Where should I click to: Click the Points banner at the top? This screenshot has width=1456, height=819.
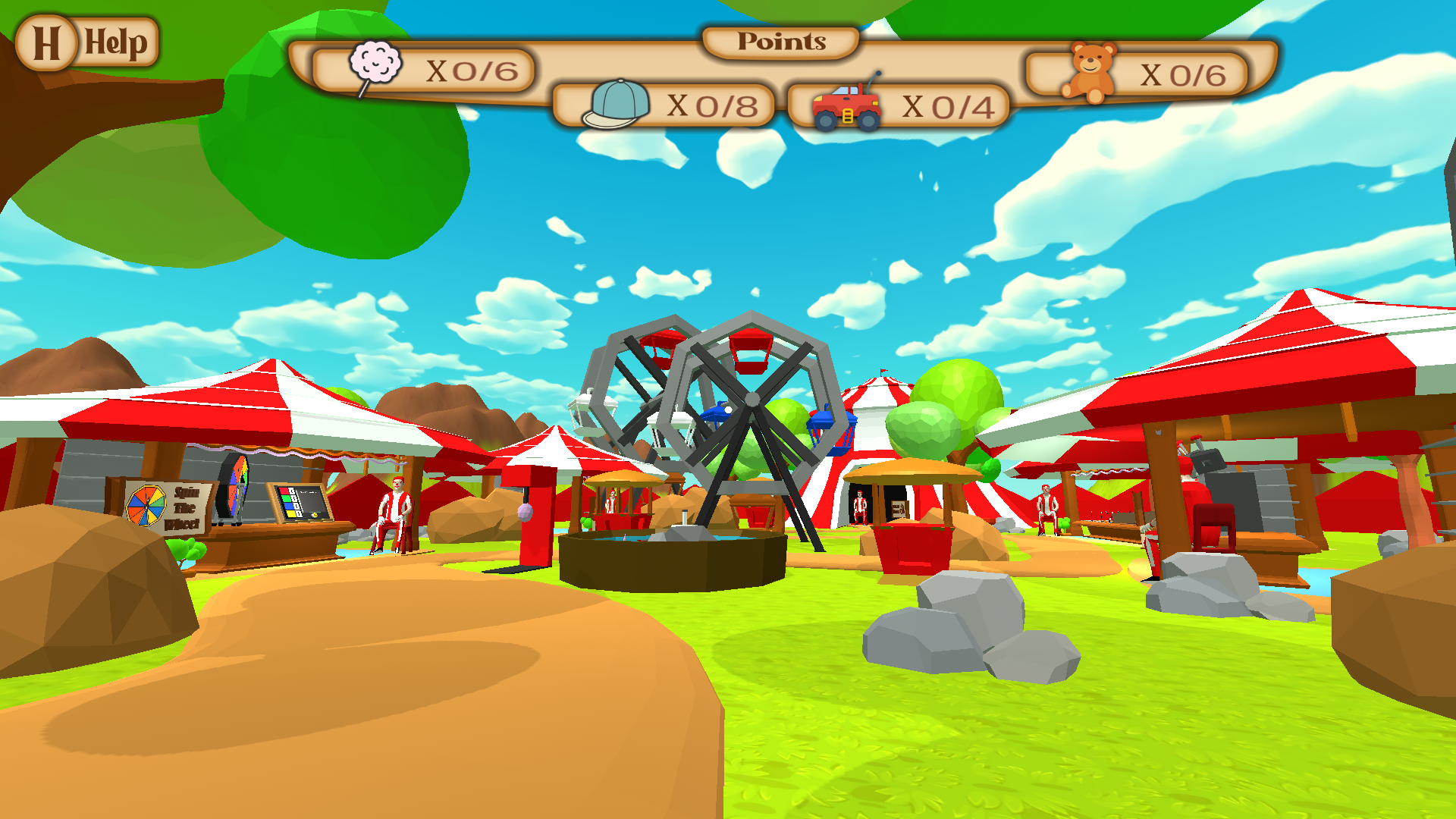[780, 42]
